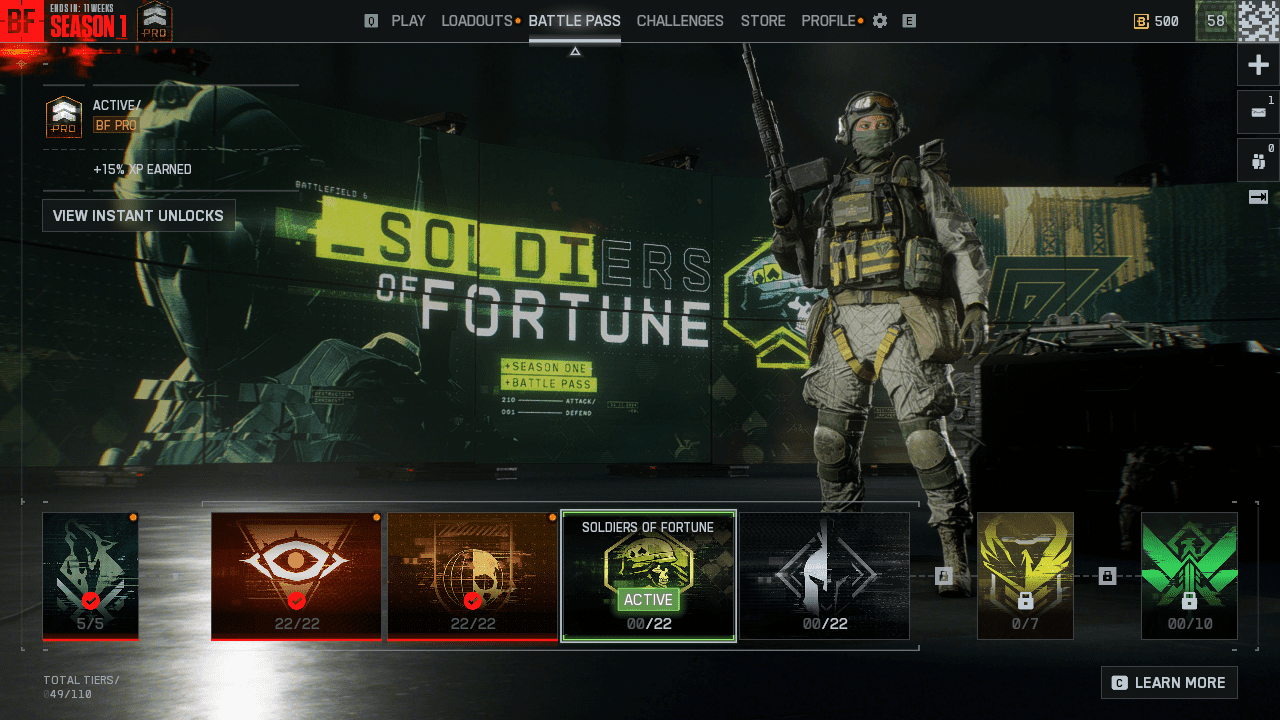Image resolution: width=1280 pixels, height=720 pixels.
Task: Click View Instant Unlocks button
Action: (x=138, y=215)
